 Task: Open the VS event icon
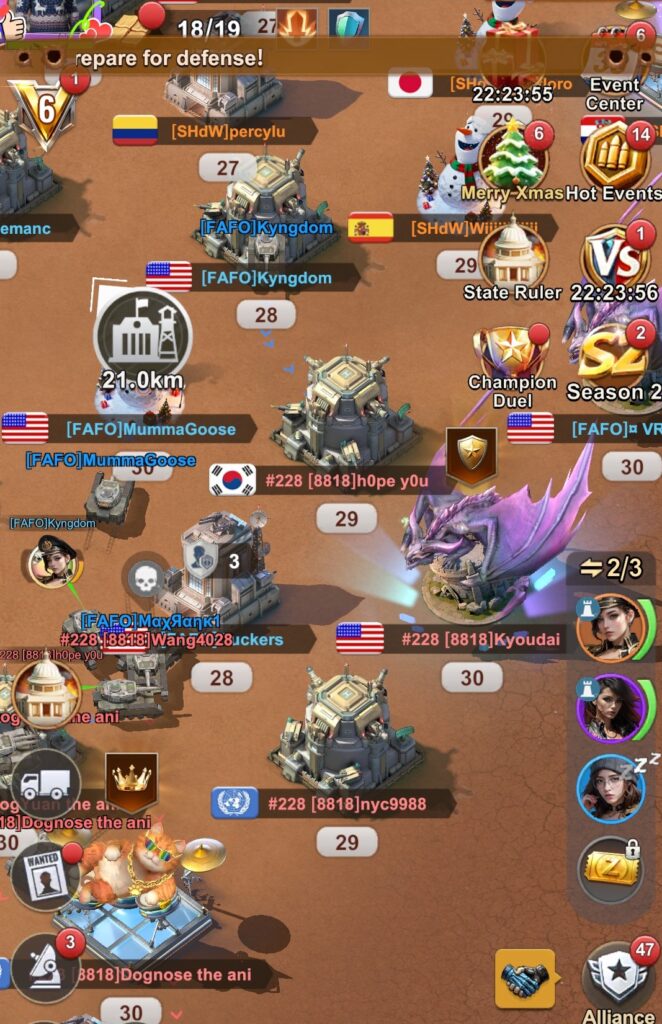coord(615,257)
